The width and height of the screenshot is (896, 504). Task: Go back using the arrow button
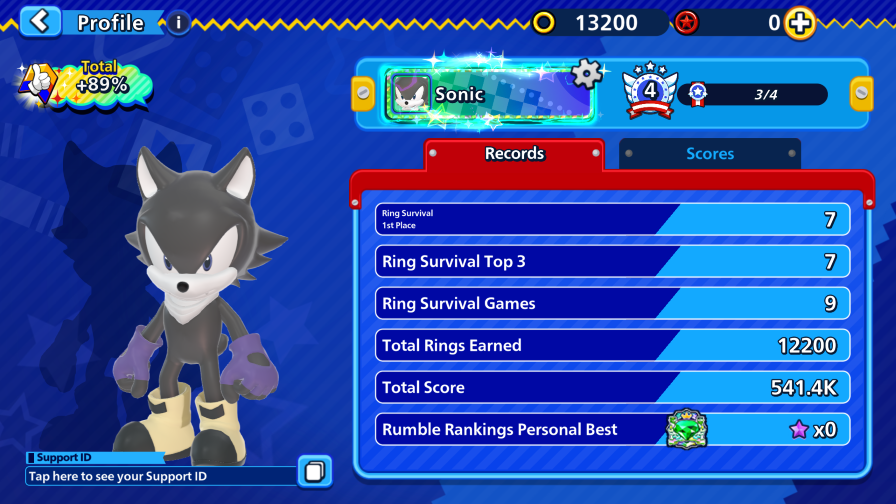tap(40, 21)
